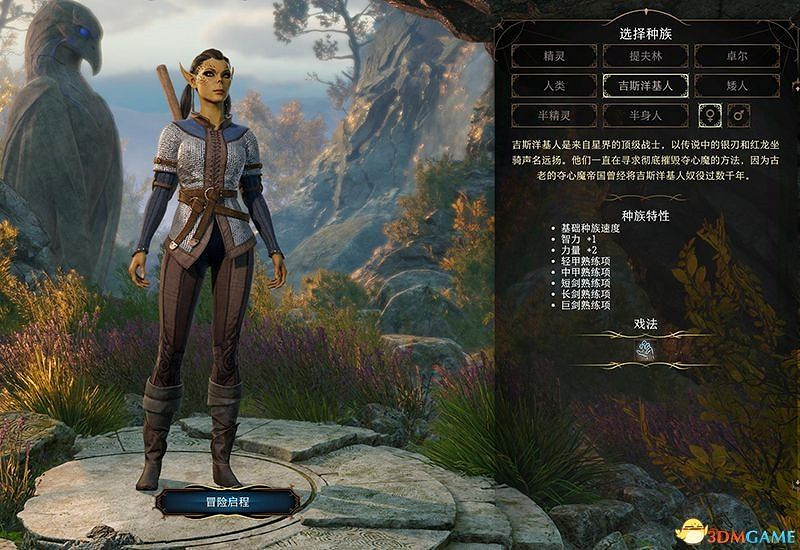The height and width of the screenshot is (550, 800).
Task: Pick the 卓尔 (Drow) race
Action: [737, 56]
